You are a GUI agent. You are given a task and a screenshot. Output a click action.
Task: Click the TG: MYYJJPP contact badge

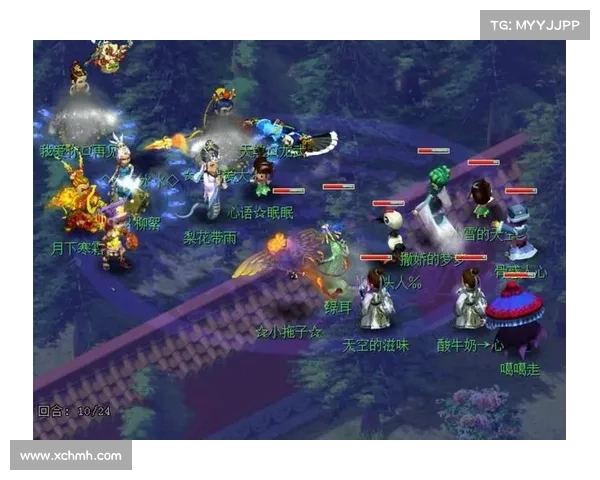coord(535,25)
